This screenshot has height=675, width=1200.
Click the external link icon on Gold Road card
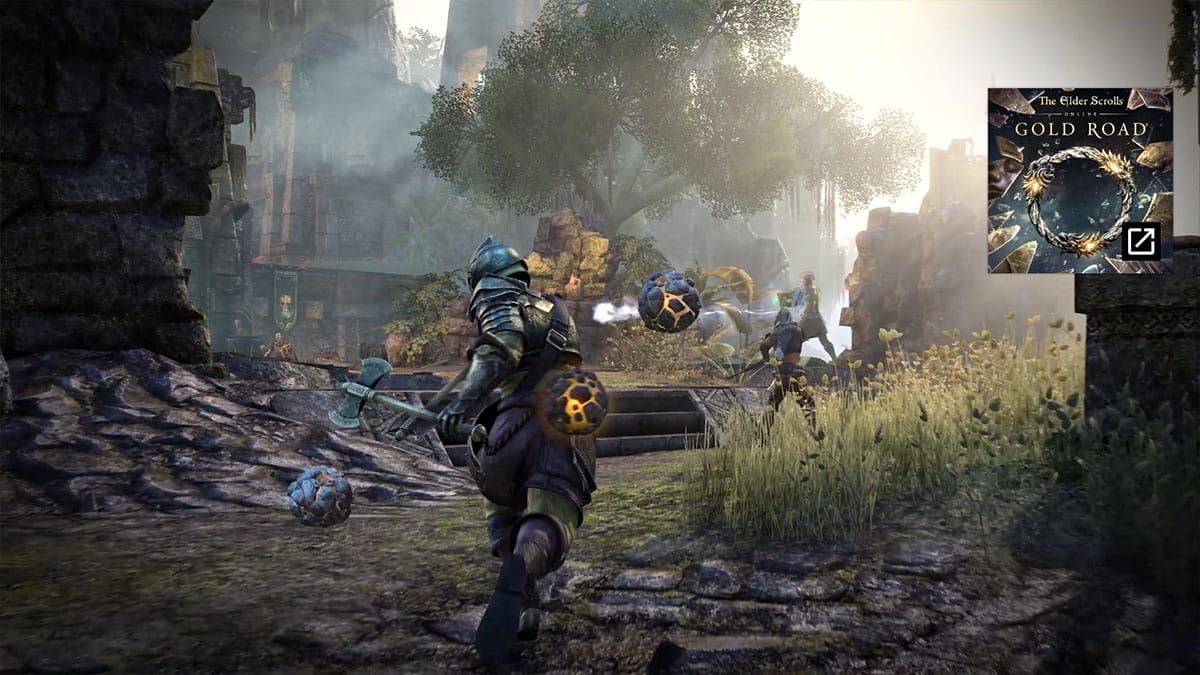pos(1141,241)
